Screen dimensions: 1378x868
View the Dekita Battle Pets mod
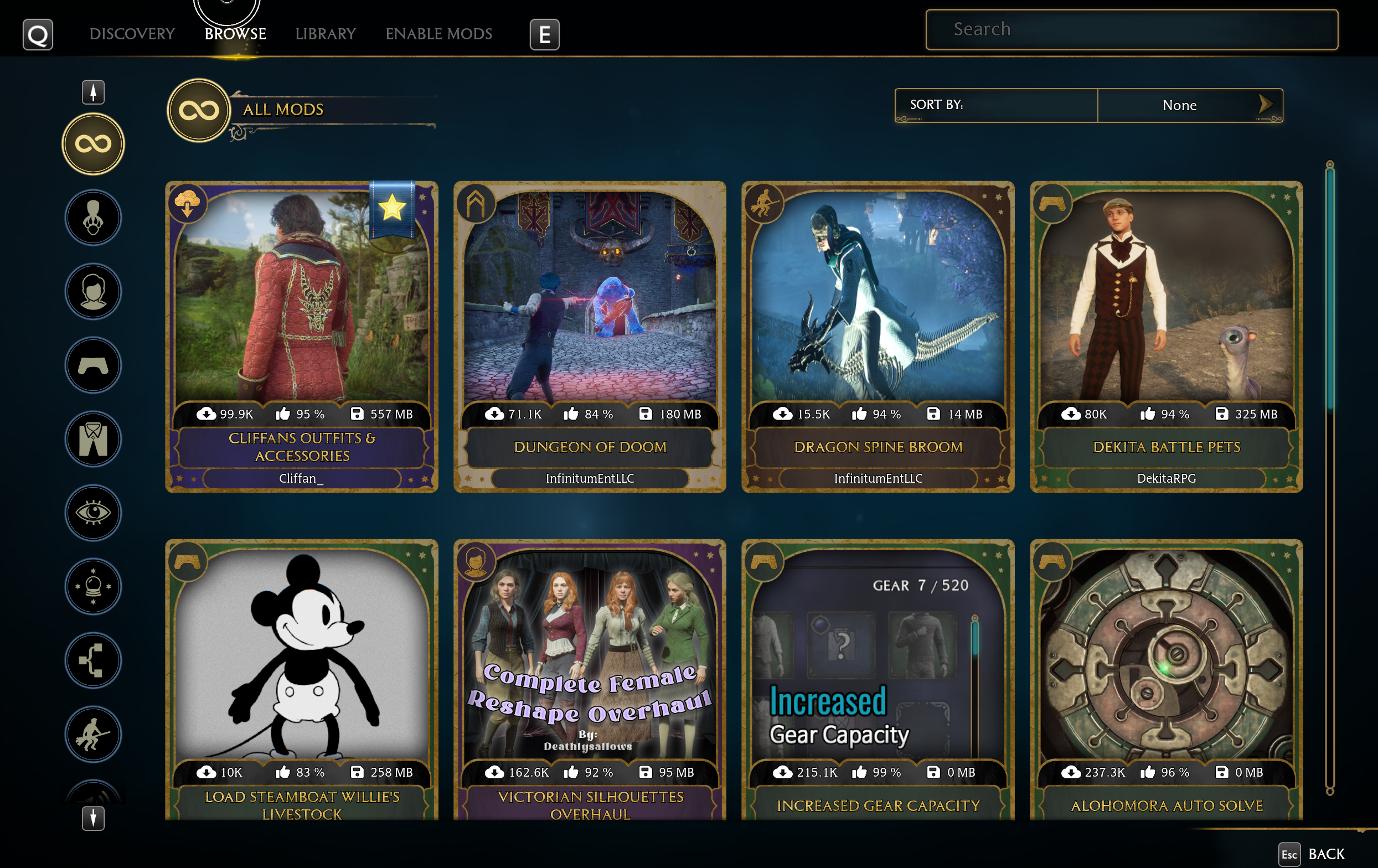click(x=1166, y=337)
